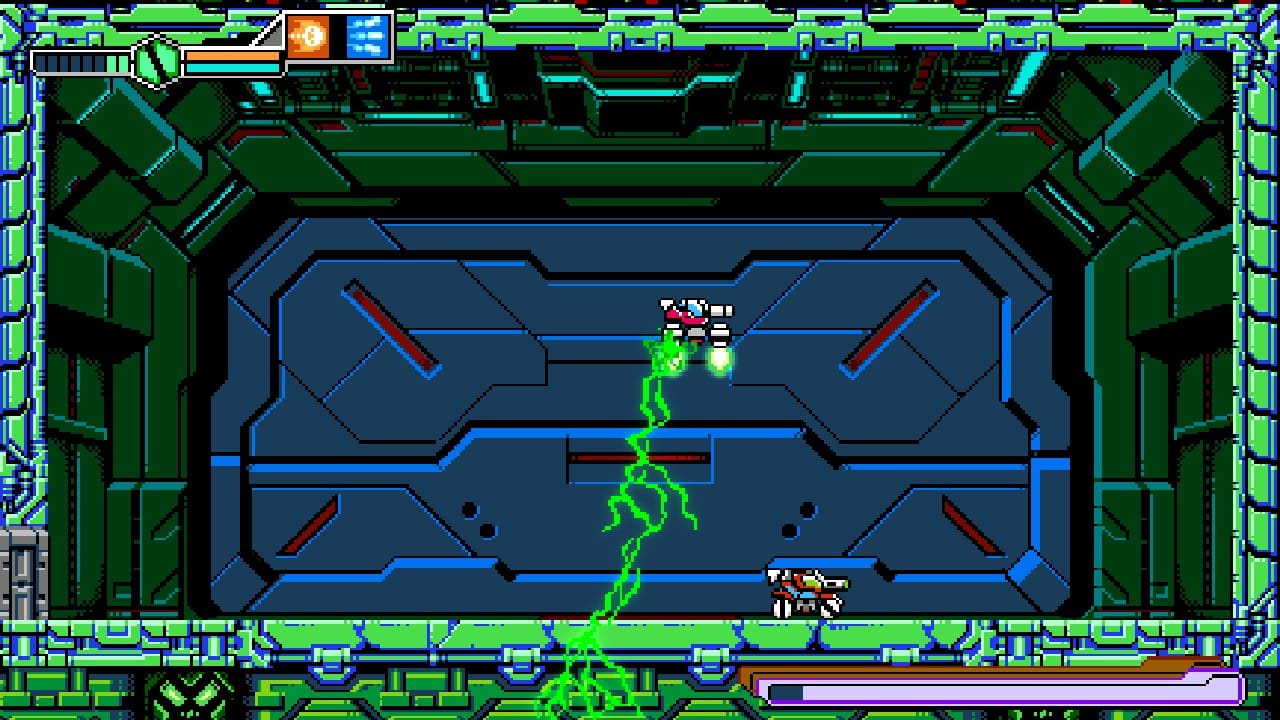Click the green gem emblem on the HUD
This screenshot has width=1280, height=720.
coord(155,62)
